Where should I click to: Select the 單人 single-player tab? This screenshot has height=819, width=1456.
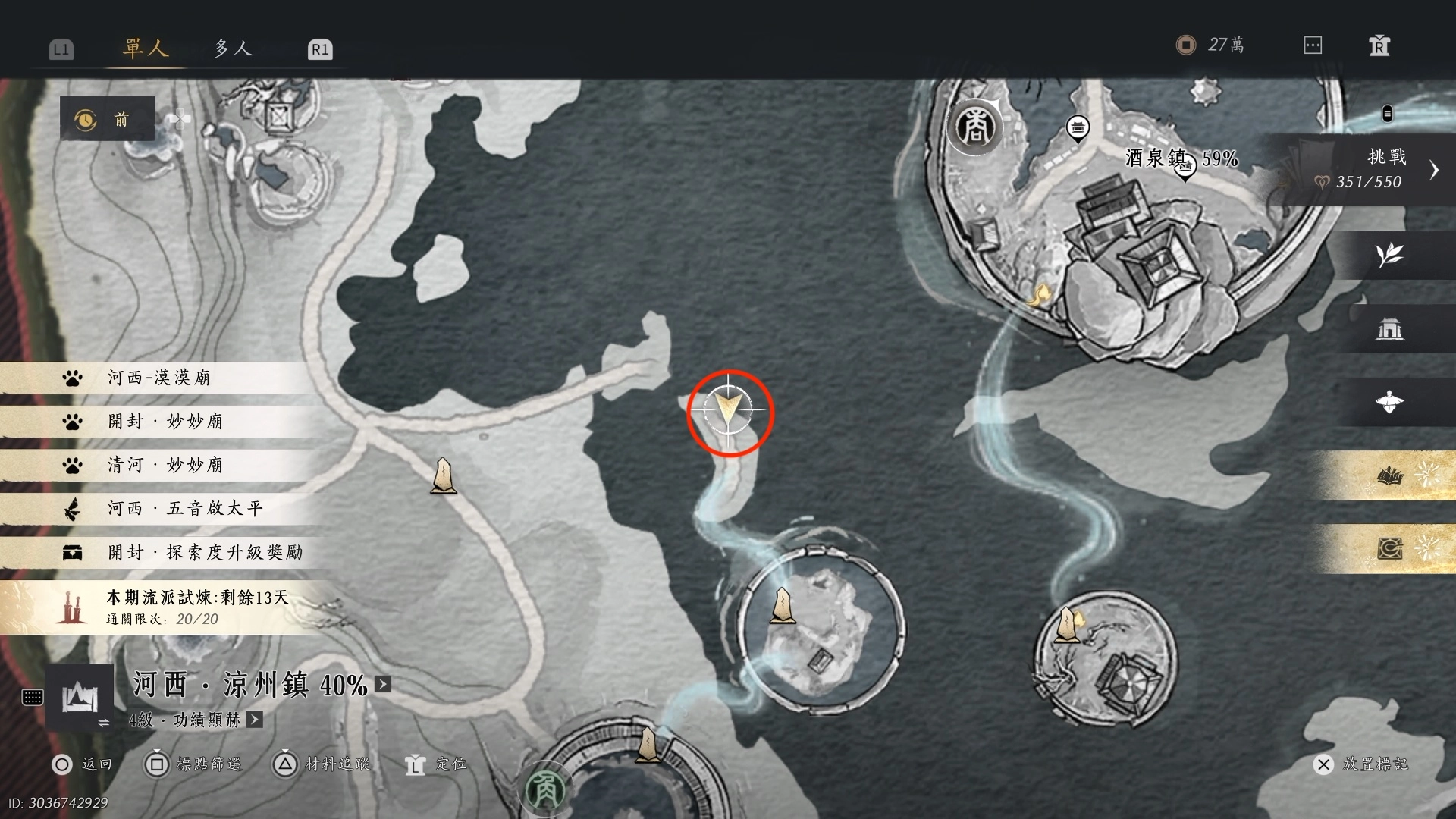pyautogui.click(x=145, y=49)
